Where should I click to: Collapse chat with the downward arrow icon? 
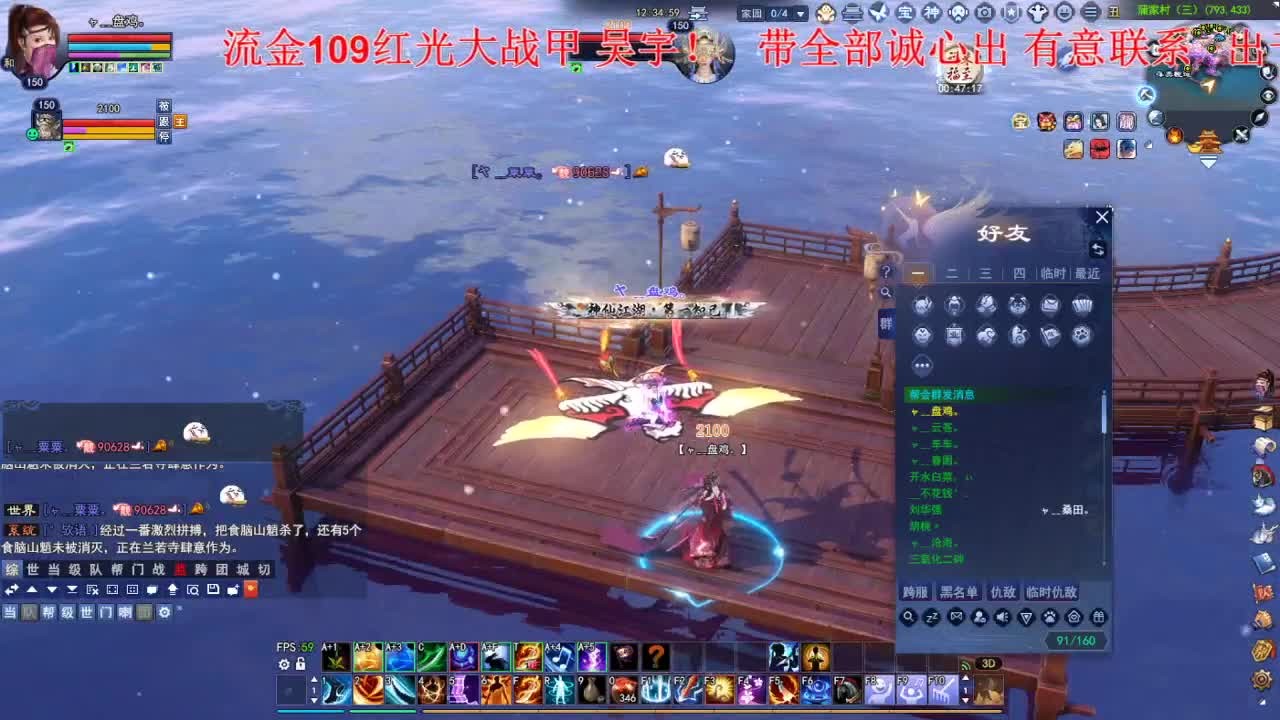tap(50, 589)
